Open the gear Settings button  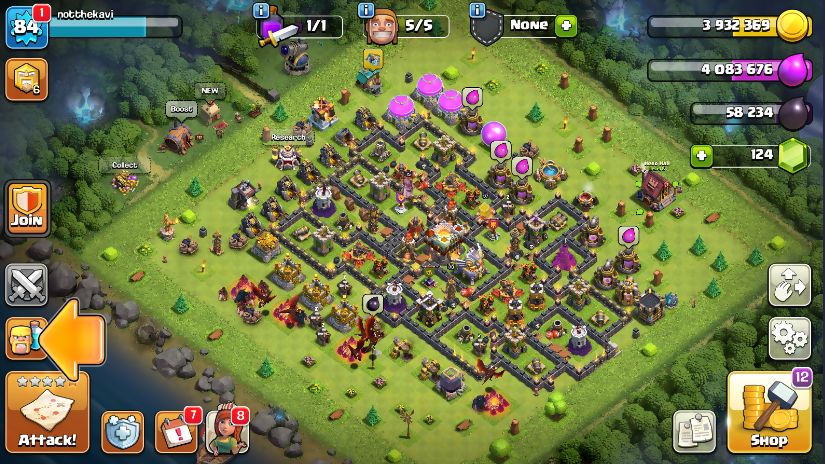point(789,338)
